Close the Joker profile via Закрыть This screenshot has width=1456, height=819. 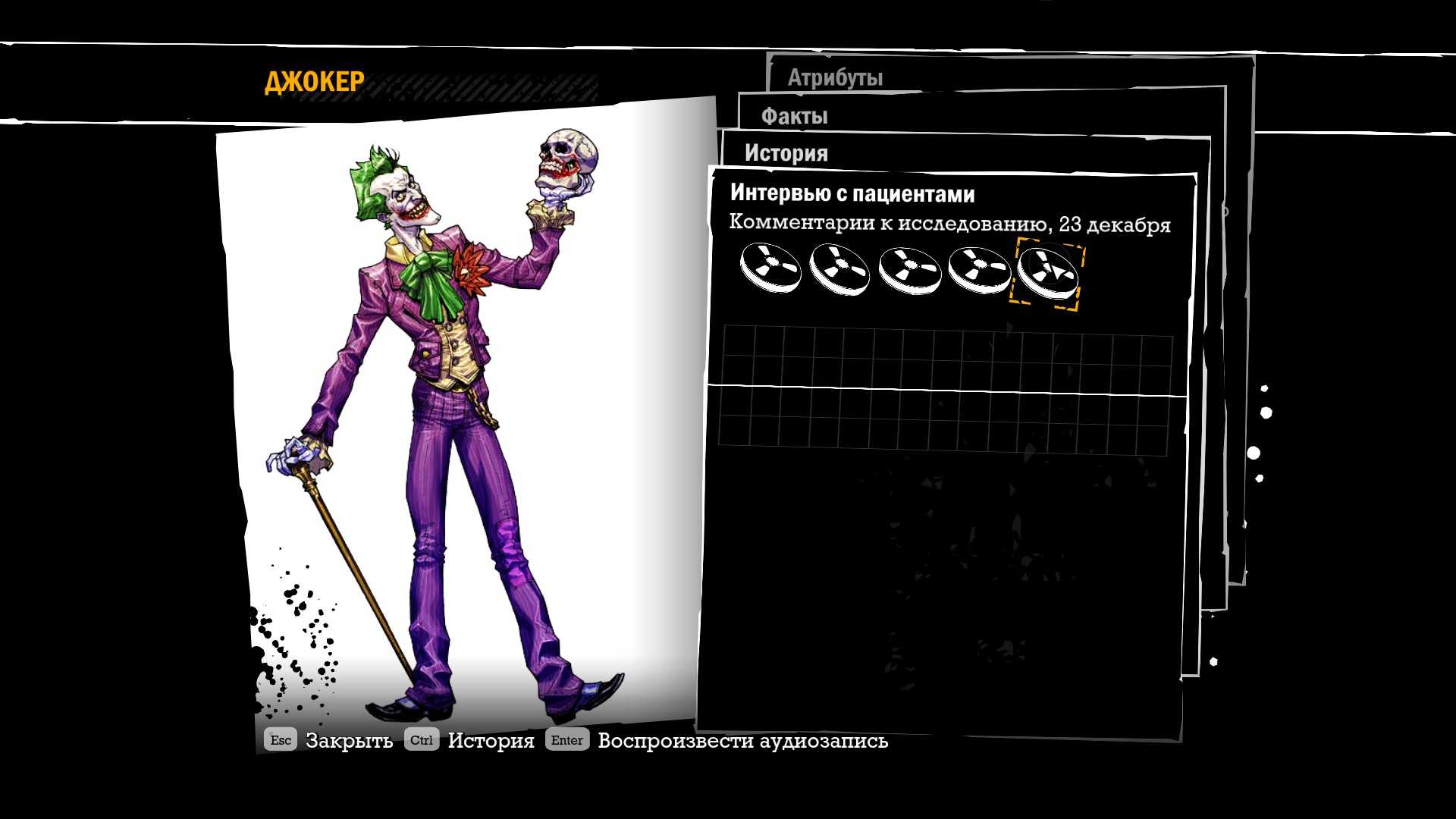tap(349, 741)
